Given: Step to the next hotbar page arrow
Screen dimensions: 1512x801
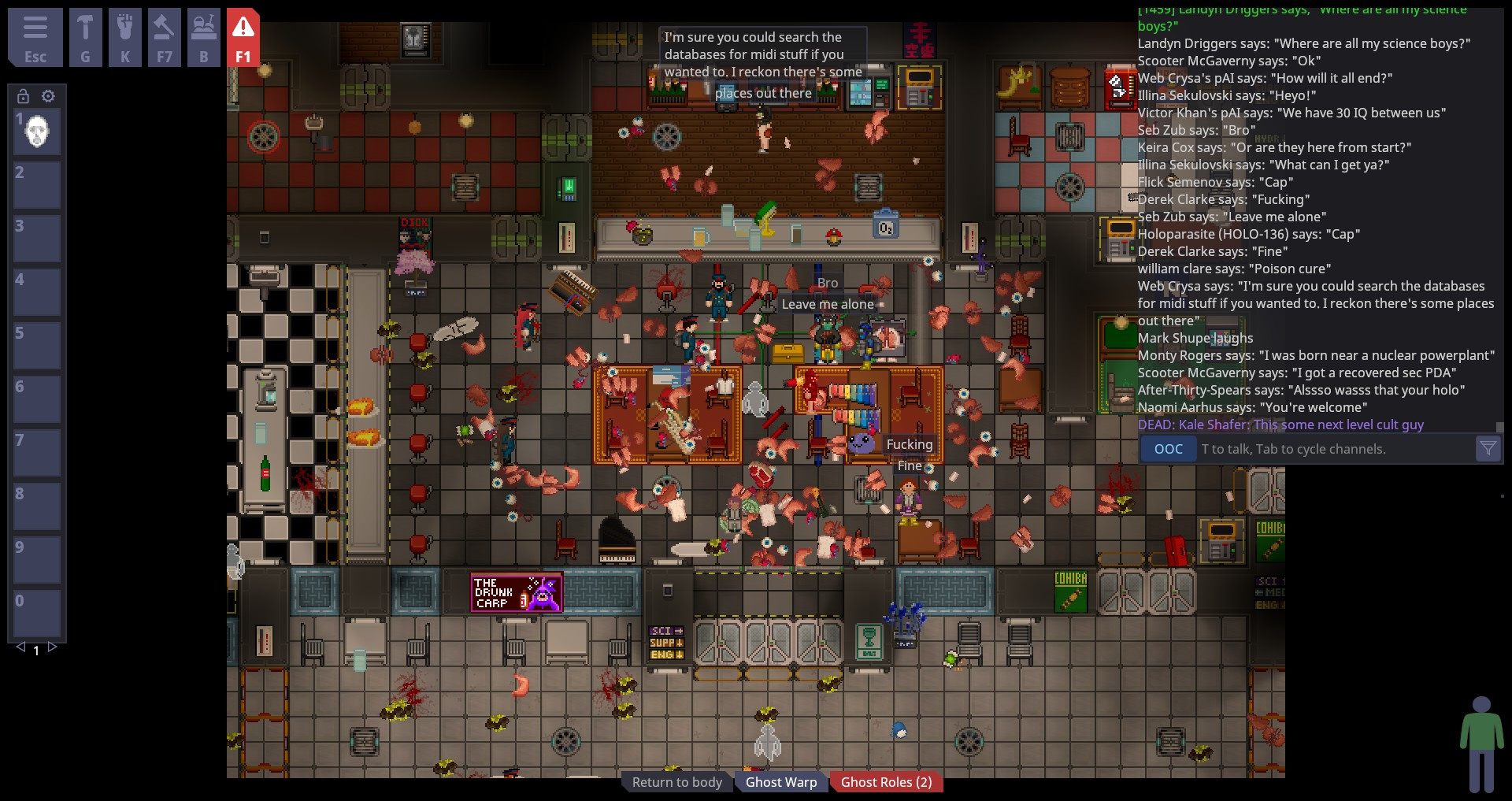Looking at the screenshot, I should pos(52,649).
